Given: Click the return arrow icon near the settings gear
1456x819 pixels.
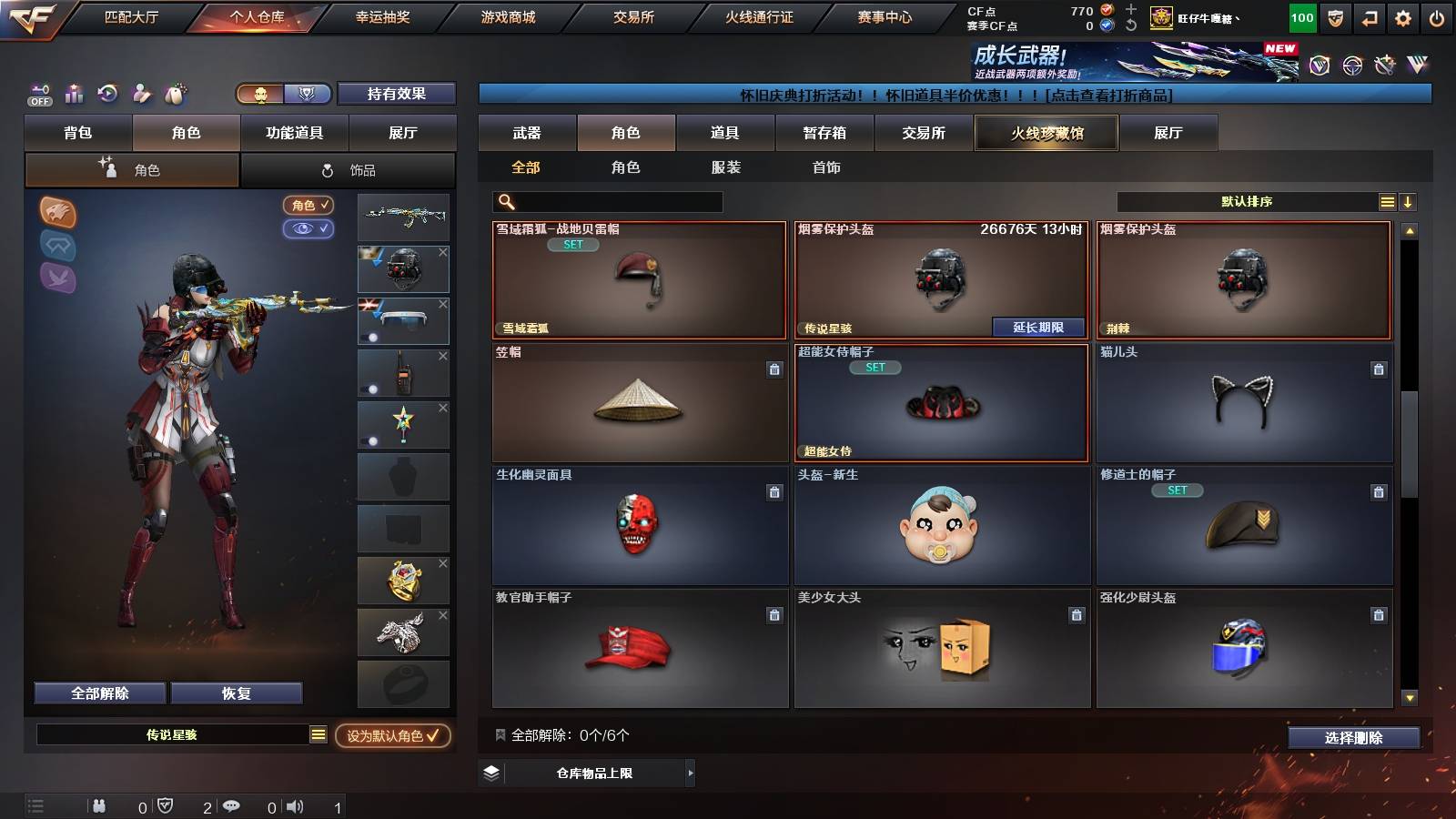Looking at the screenshot, I should click(1367, 18).
